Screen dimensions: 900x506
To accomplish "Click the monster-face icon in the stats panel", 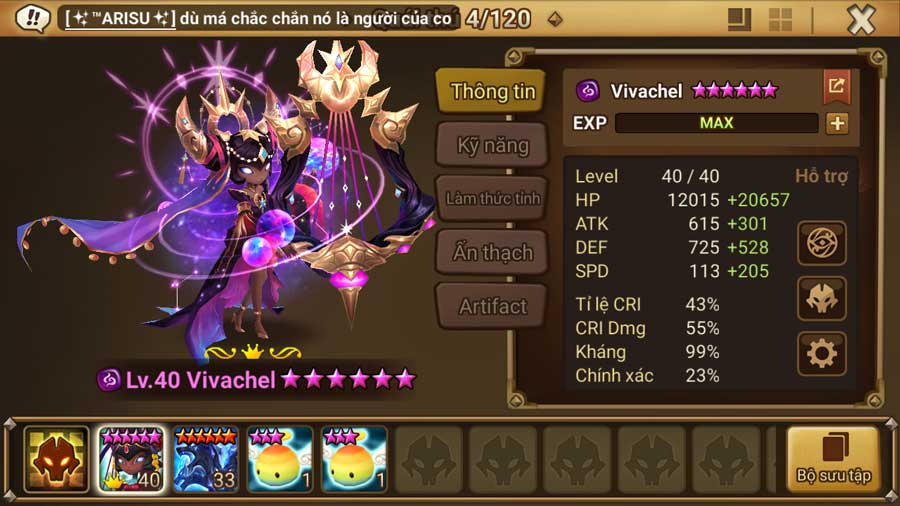I will (x=822, y=298).
